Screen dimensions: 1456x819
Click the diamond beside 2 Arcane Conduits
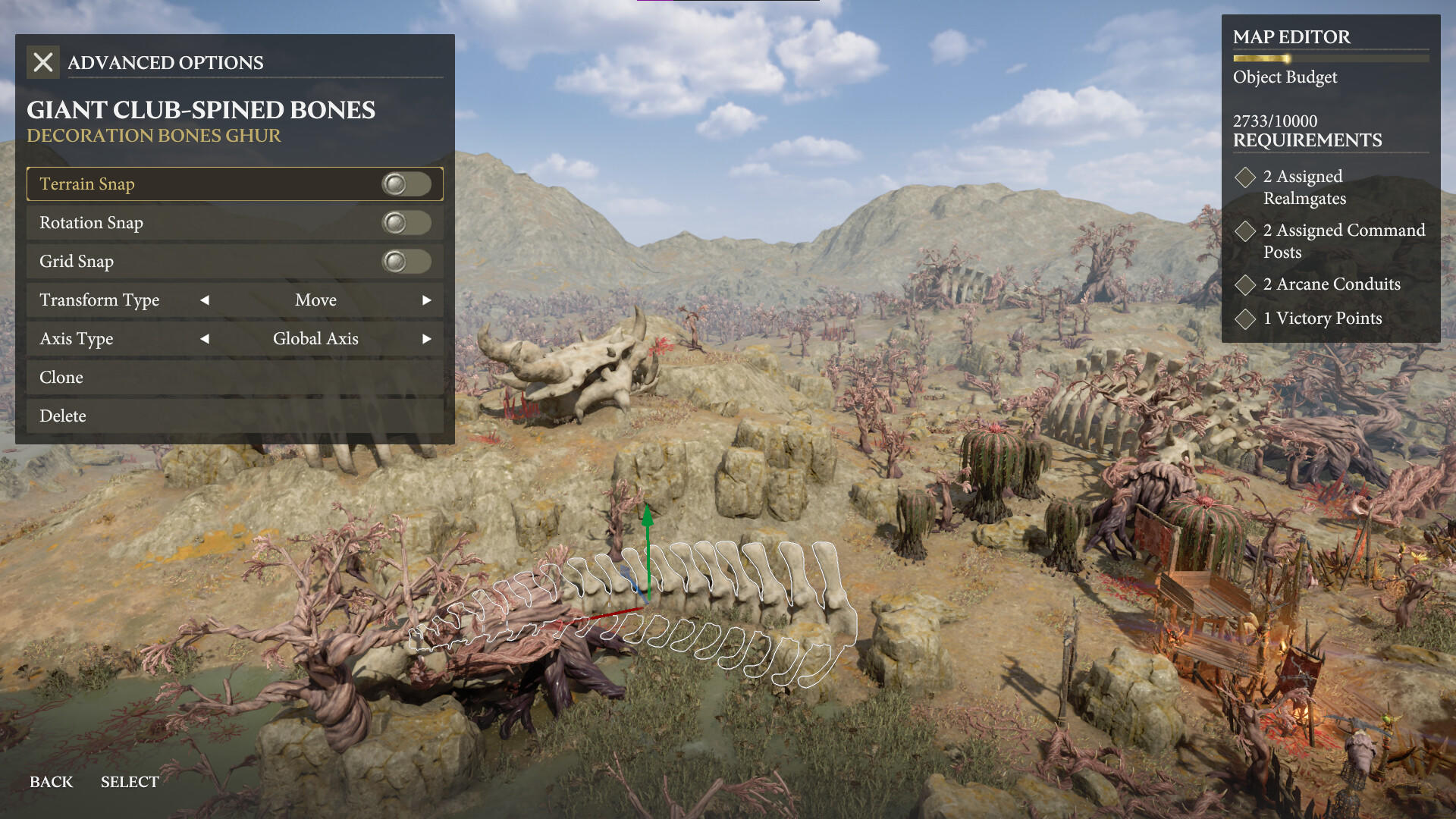tap(1245, 285)
